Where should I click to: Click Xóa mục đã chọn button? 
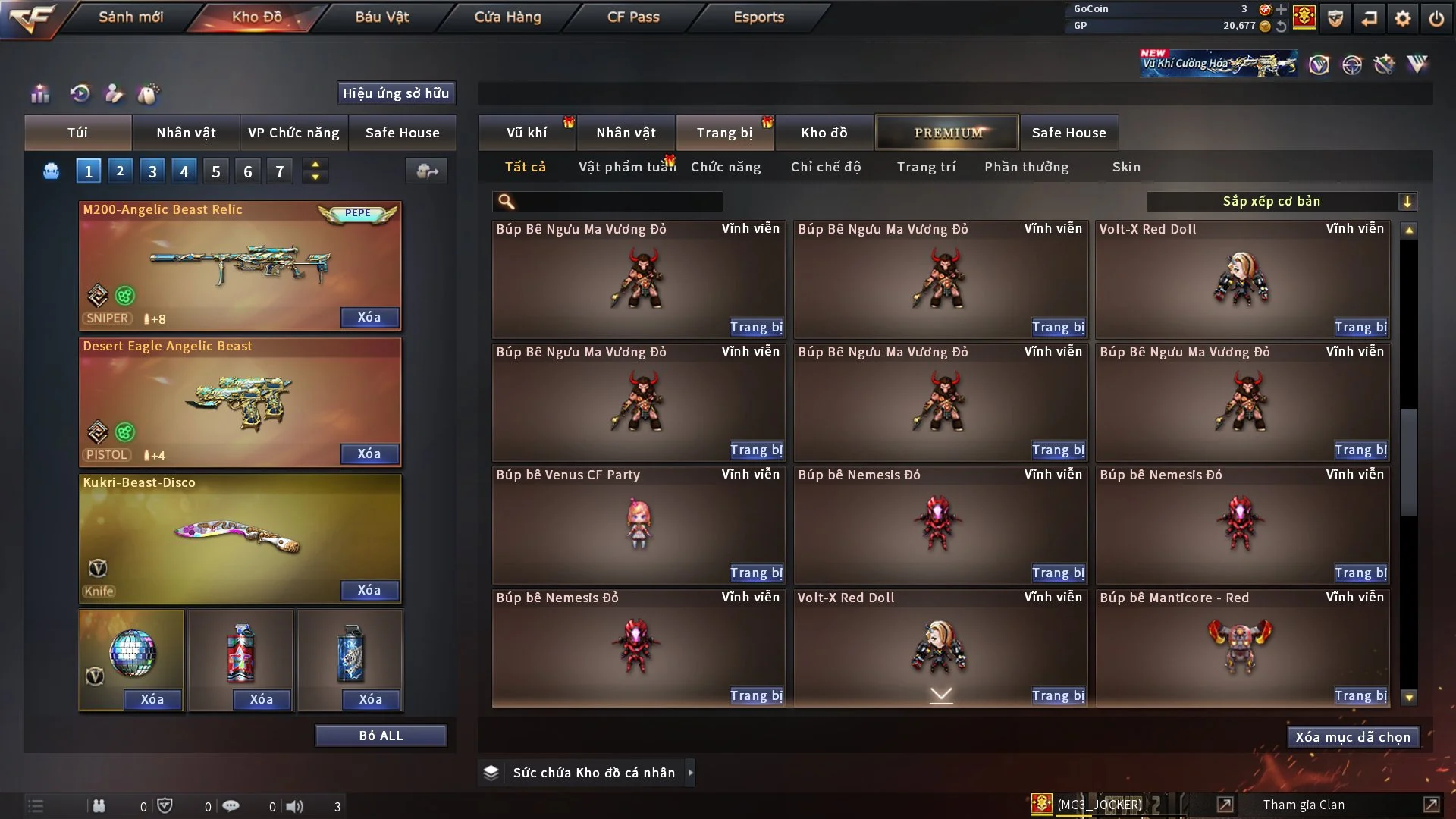click(x=1353, y=737)
